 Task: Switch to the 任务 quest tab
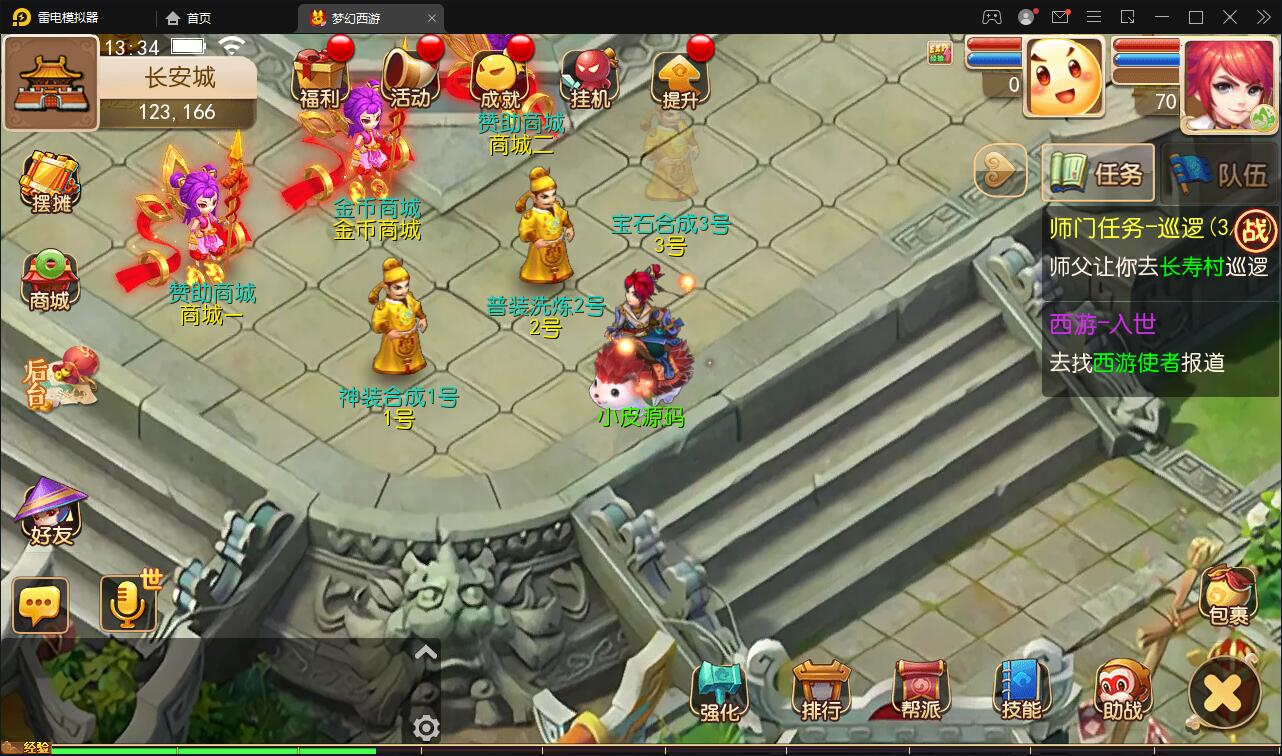click(1098, 174)
